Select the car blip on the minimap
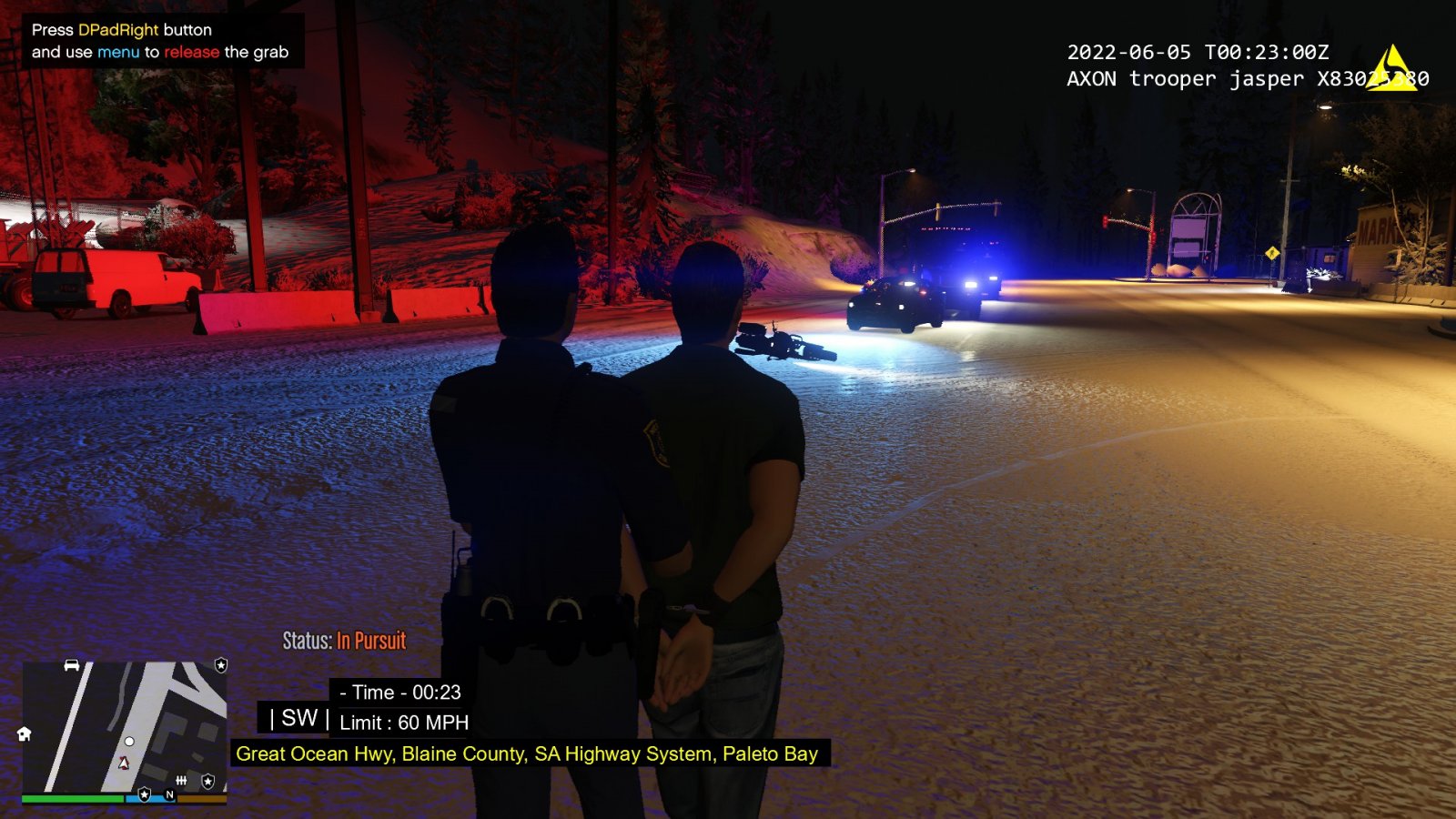Viewport: 1456px width, 819px height. [x=72, y=665]
